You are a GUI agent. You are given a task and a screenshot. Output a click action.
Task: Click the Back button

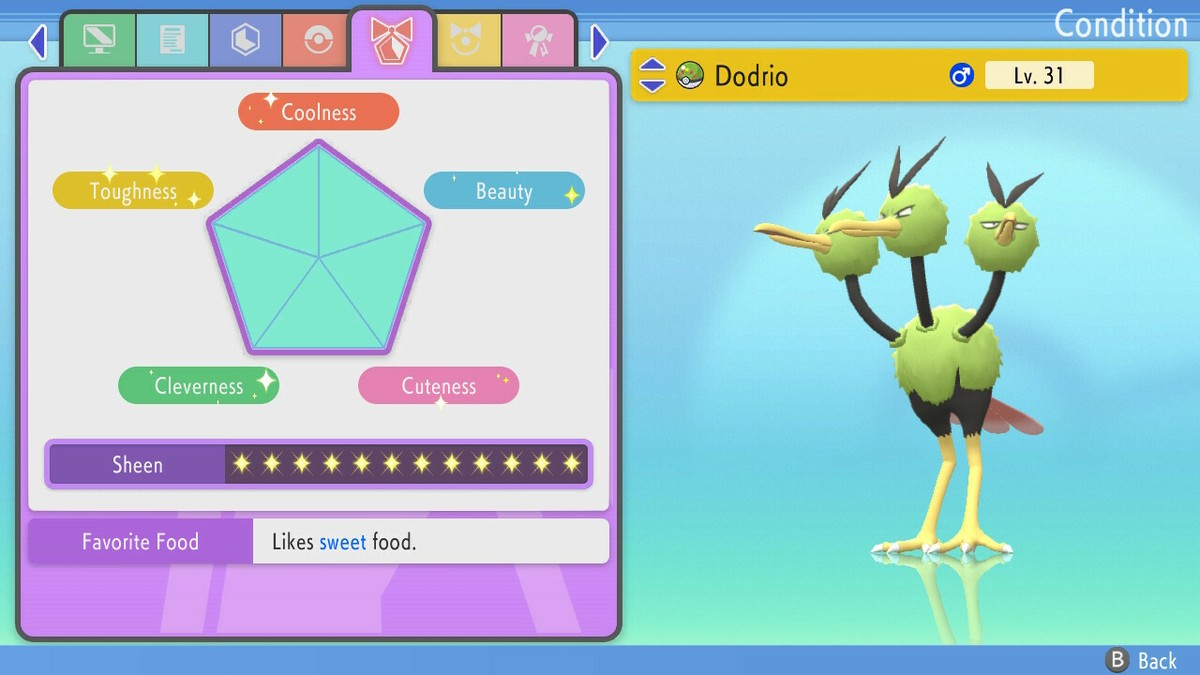click(1142, 660)
